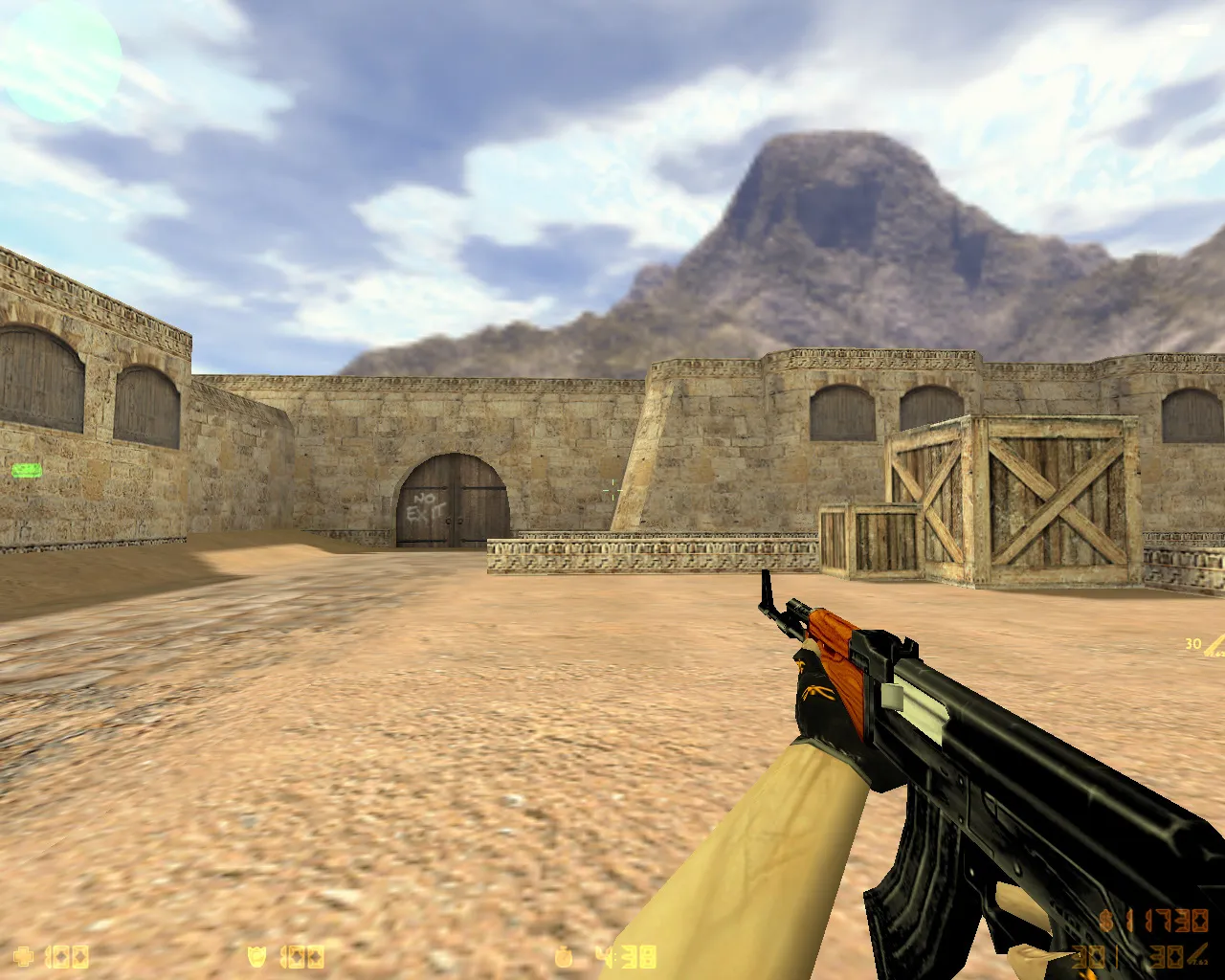Click the '30' ammo pickup notification
1225x980 pixels.
tap(1192, 645)
